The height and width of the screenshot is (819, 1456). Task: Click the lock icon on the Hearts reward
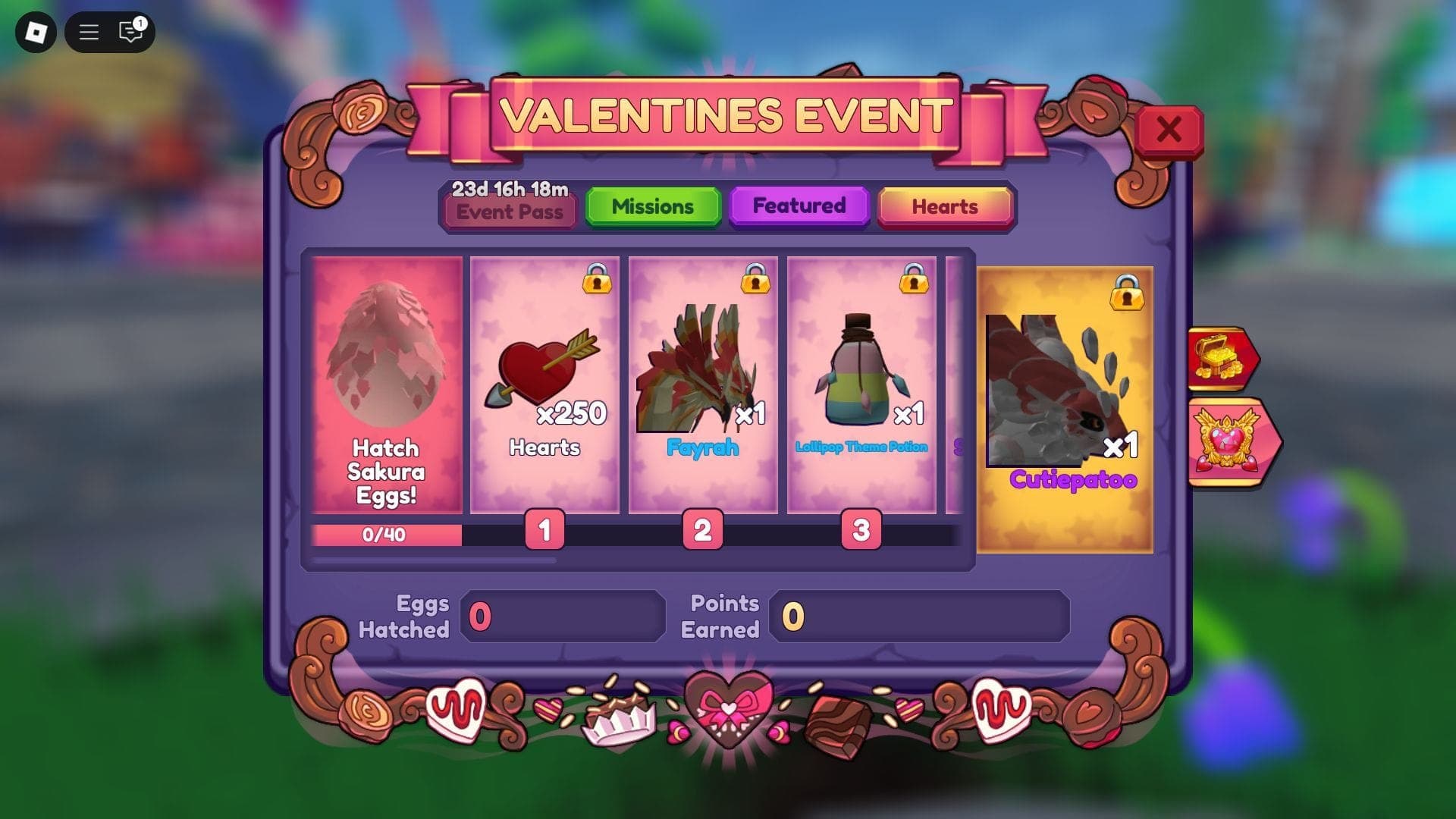tap(598, 281)
